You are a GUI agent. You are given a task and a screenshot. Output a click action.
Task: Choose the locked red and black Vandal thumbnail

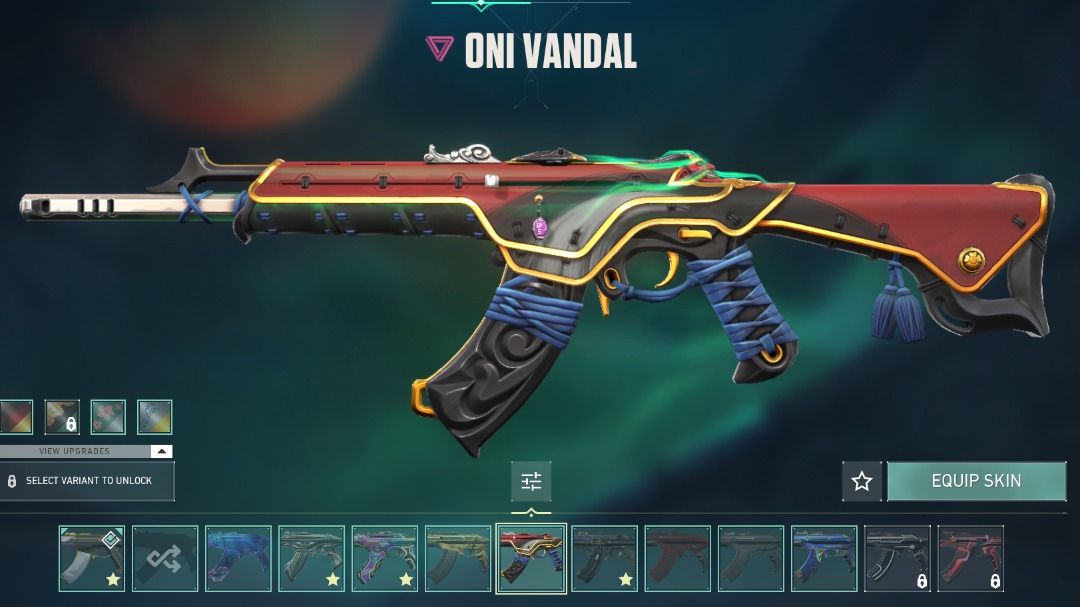[x=971, y=559]
